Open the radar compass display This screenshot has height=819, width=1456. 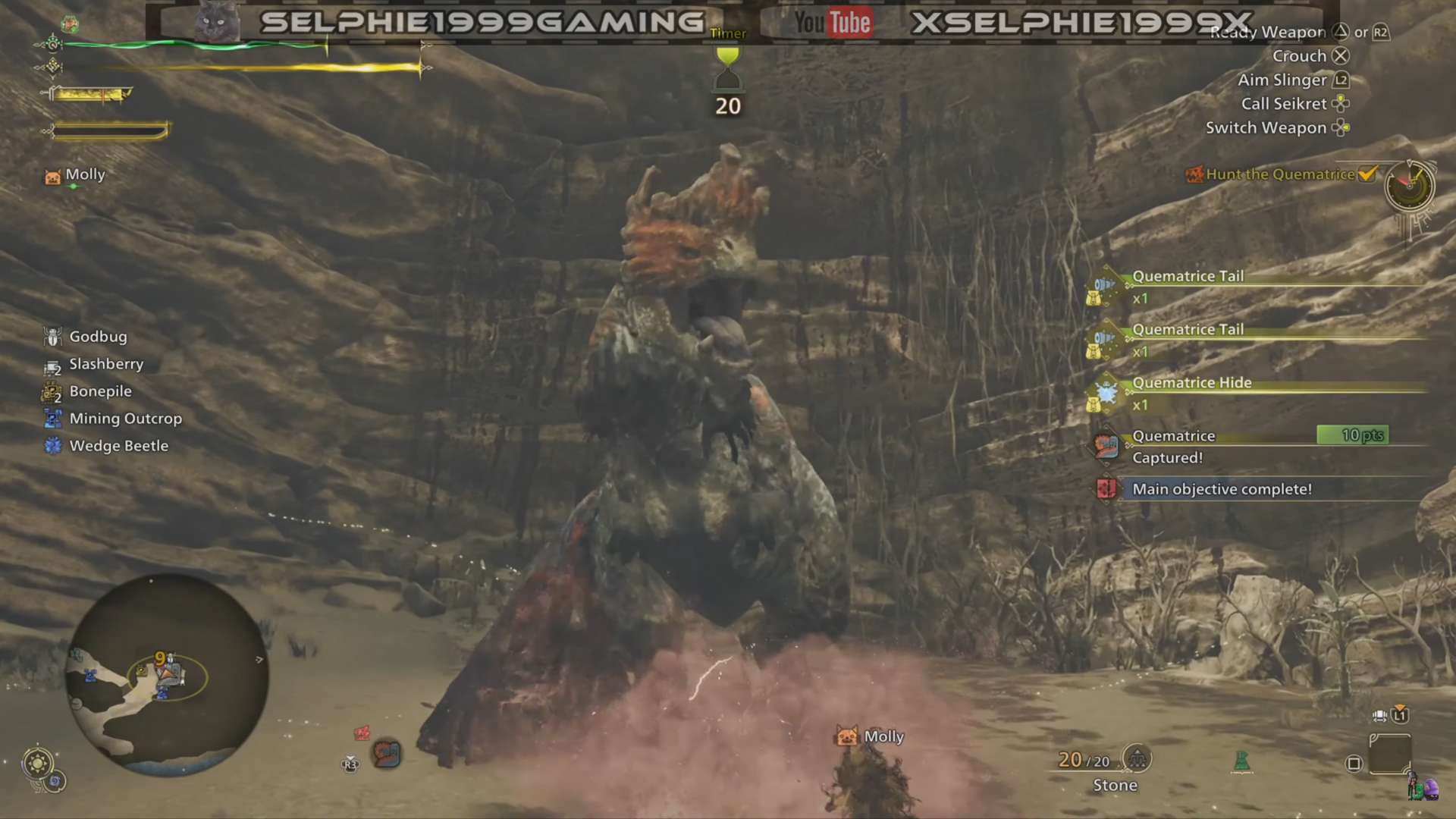[1408, 187]
